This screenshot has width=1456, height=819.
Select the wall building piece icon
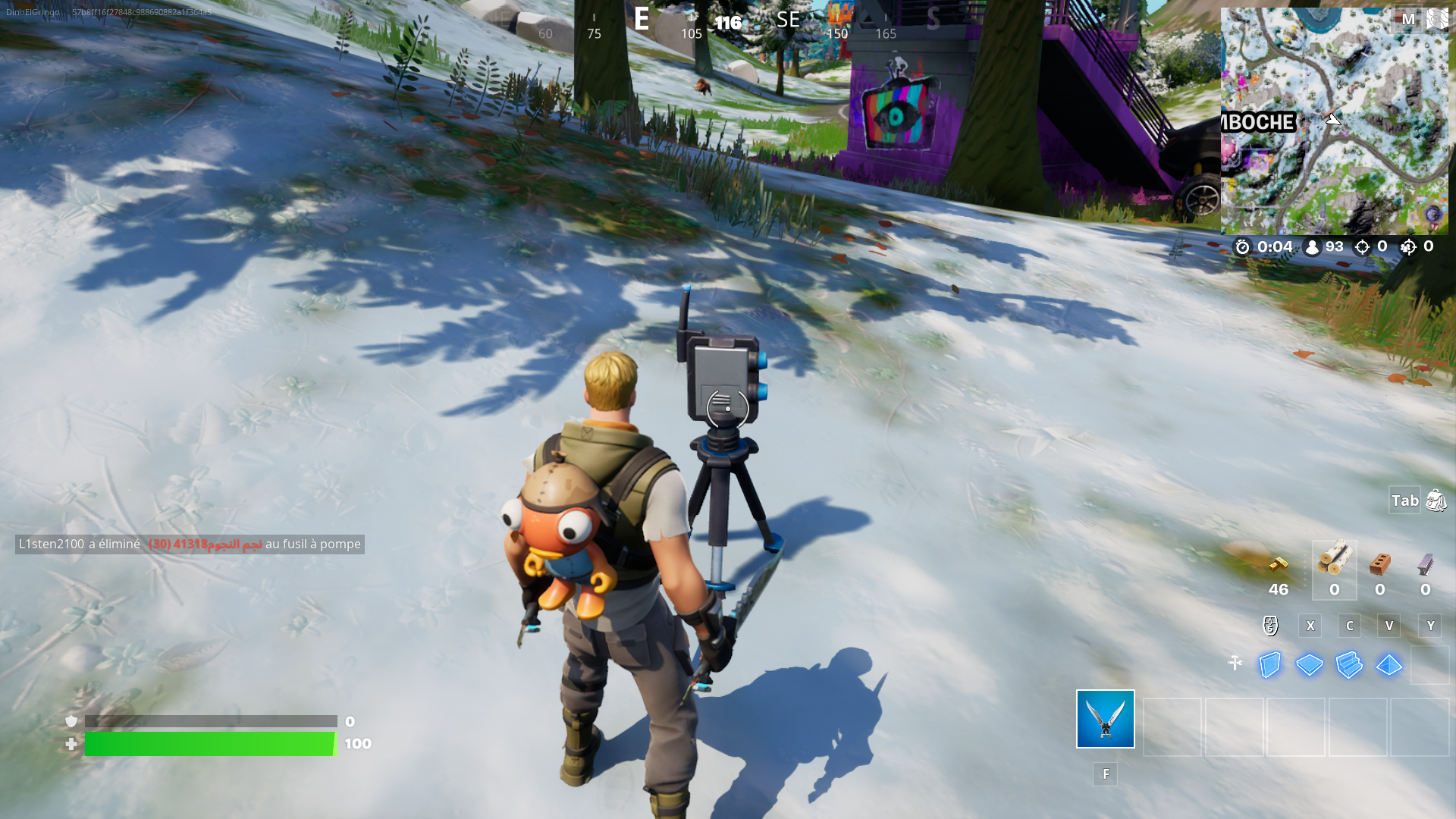coord(1269,665)
